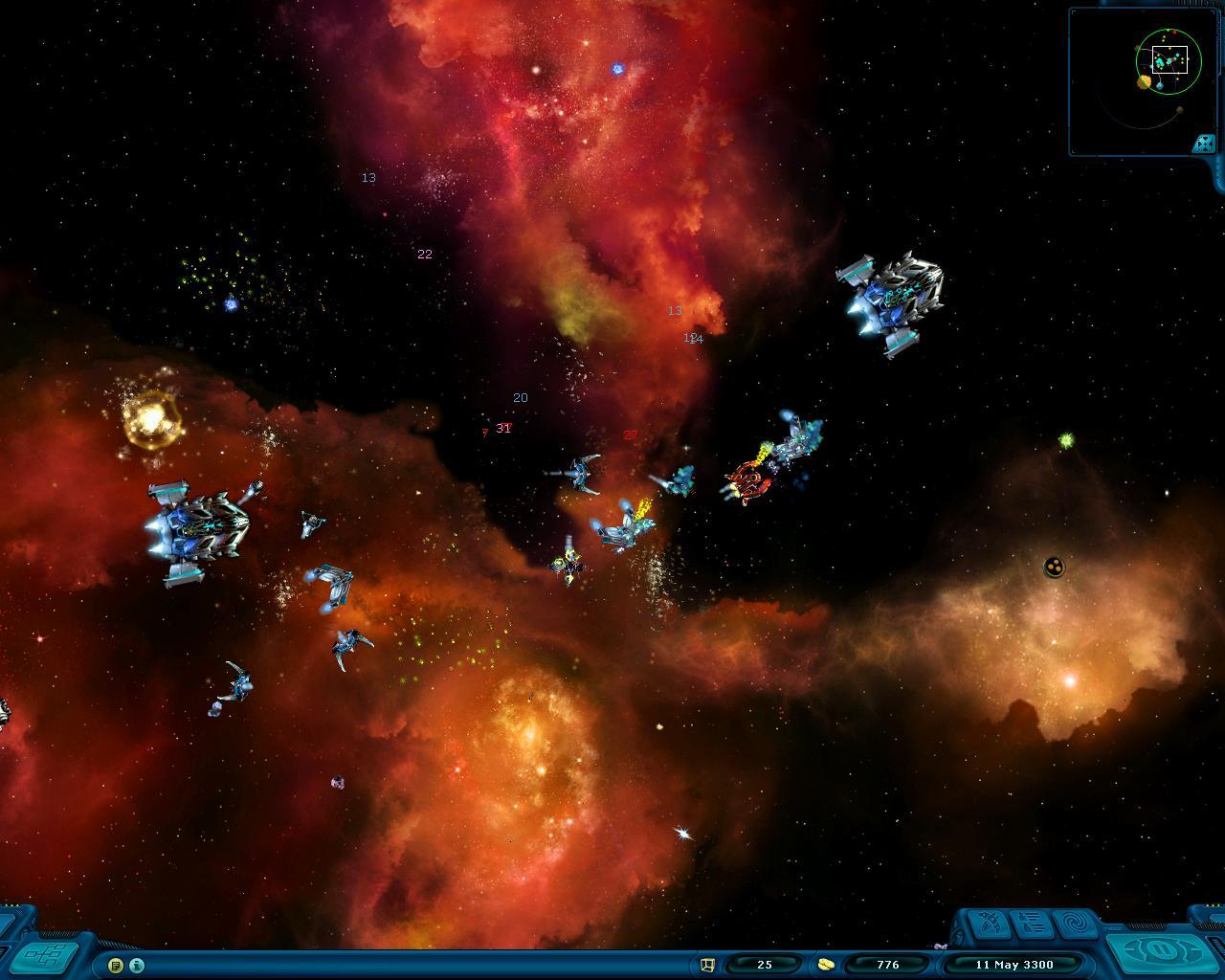Click the large end-turn button
1225x980 pixels.
[1163, 952]
